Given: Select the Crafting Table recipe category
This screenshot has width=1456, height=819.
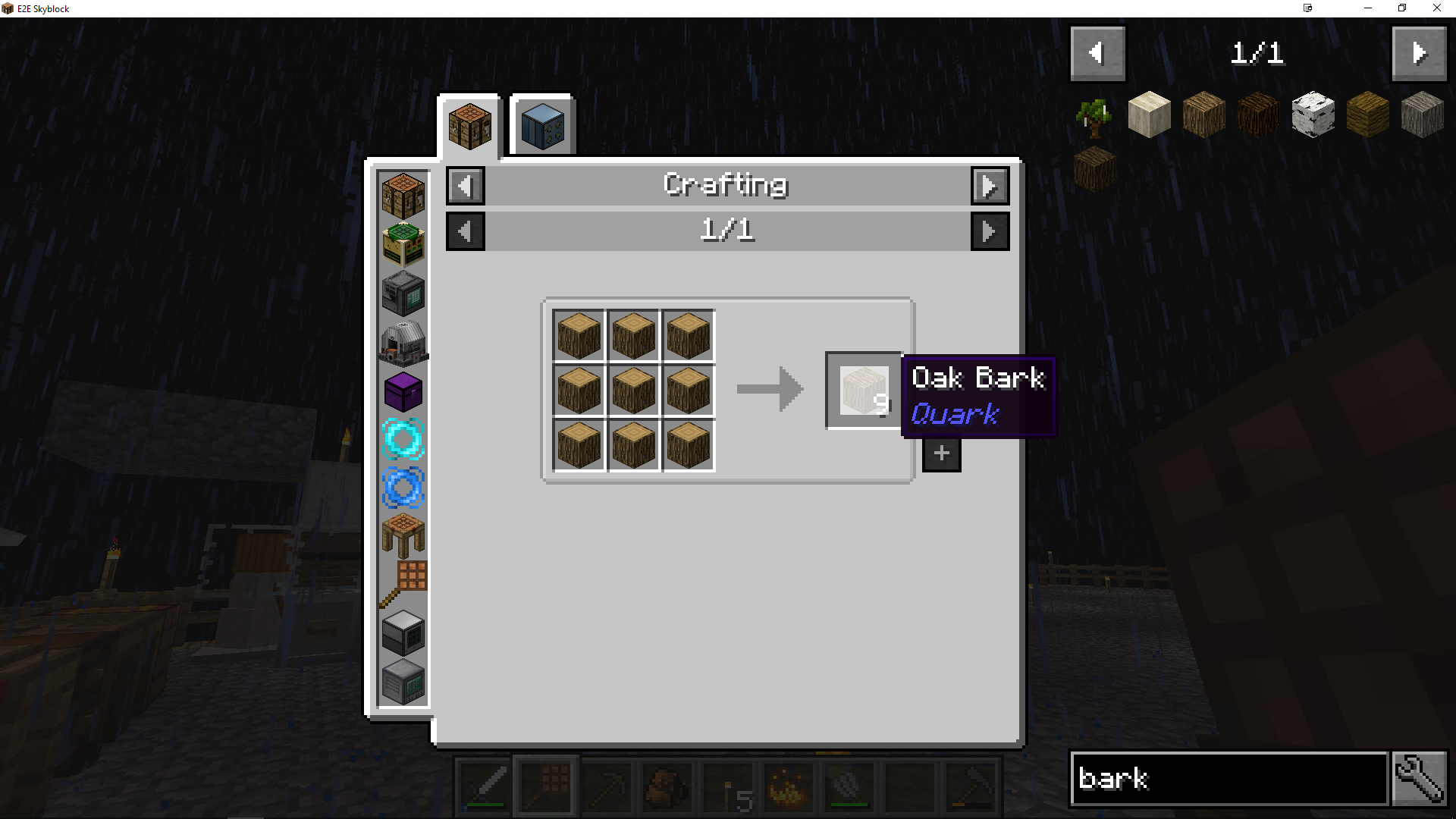Looking at the screenshot, I should click(402, 193).
